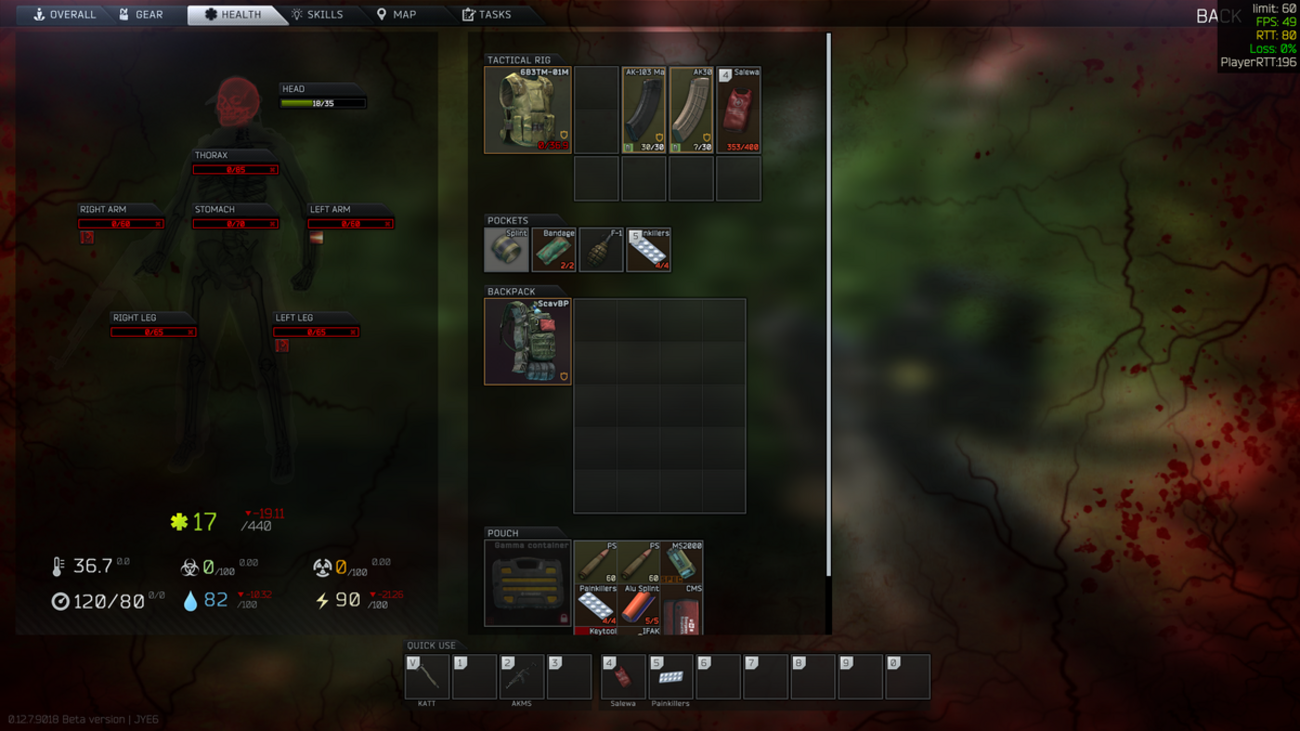Click the AKMS quick use slot
The image size is (1300, 731).
click(522, 677)
